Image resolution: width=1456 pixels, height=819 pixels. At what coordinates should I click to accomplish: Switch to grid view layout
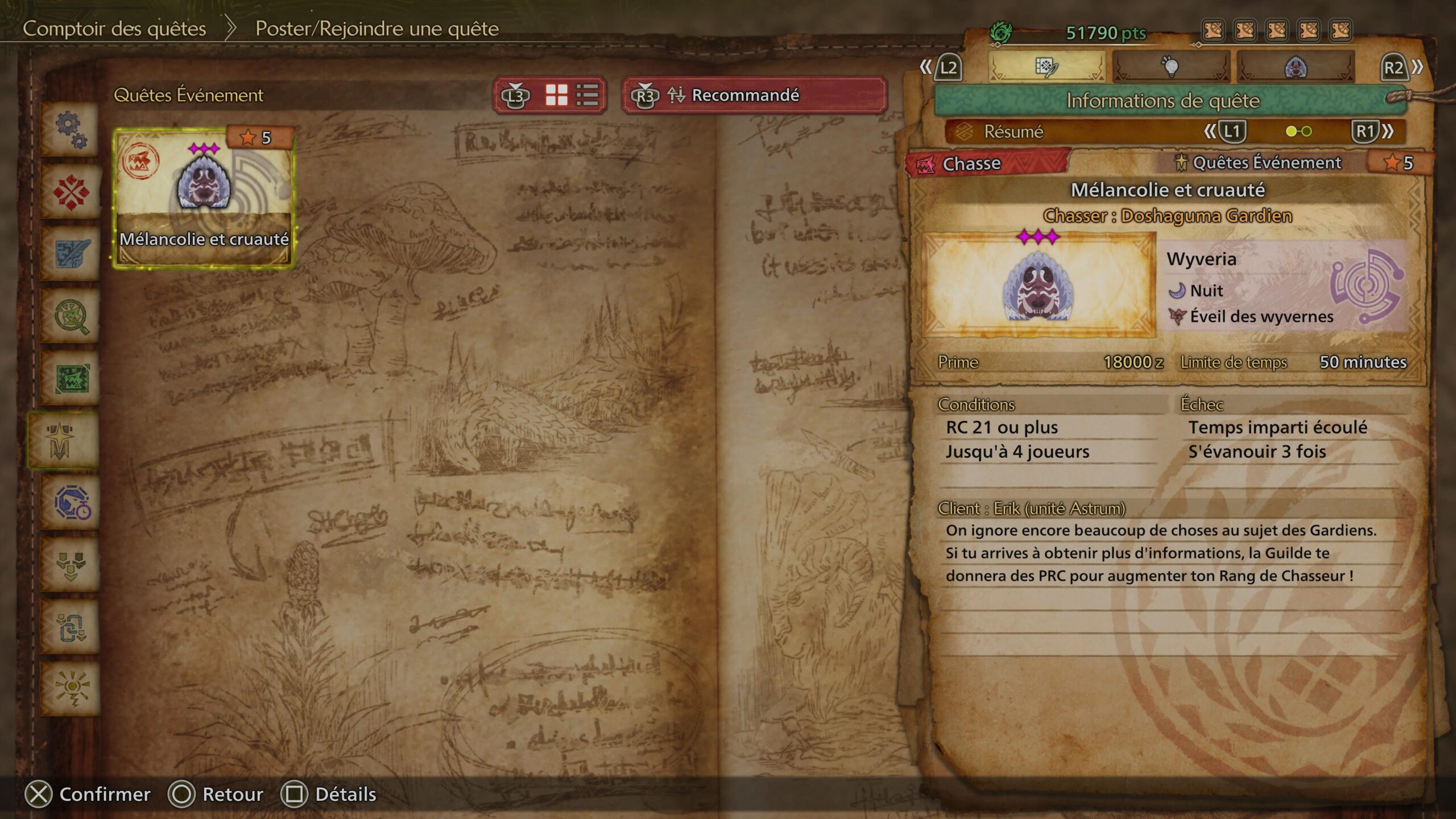click(556, 95)
